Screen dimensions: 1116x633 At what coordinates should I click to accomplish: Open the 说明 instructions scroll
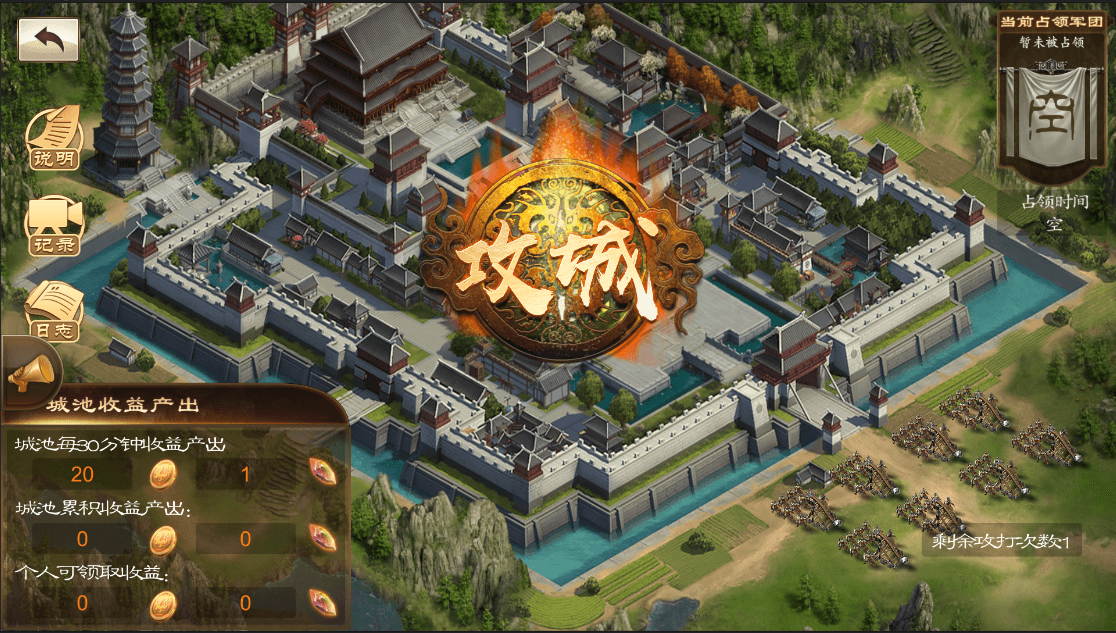(x=54, y=138)
